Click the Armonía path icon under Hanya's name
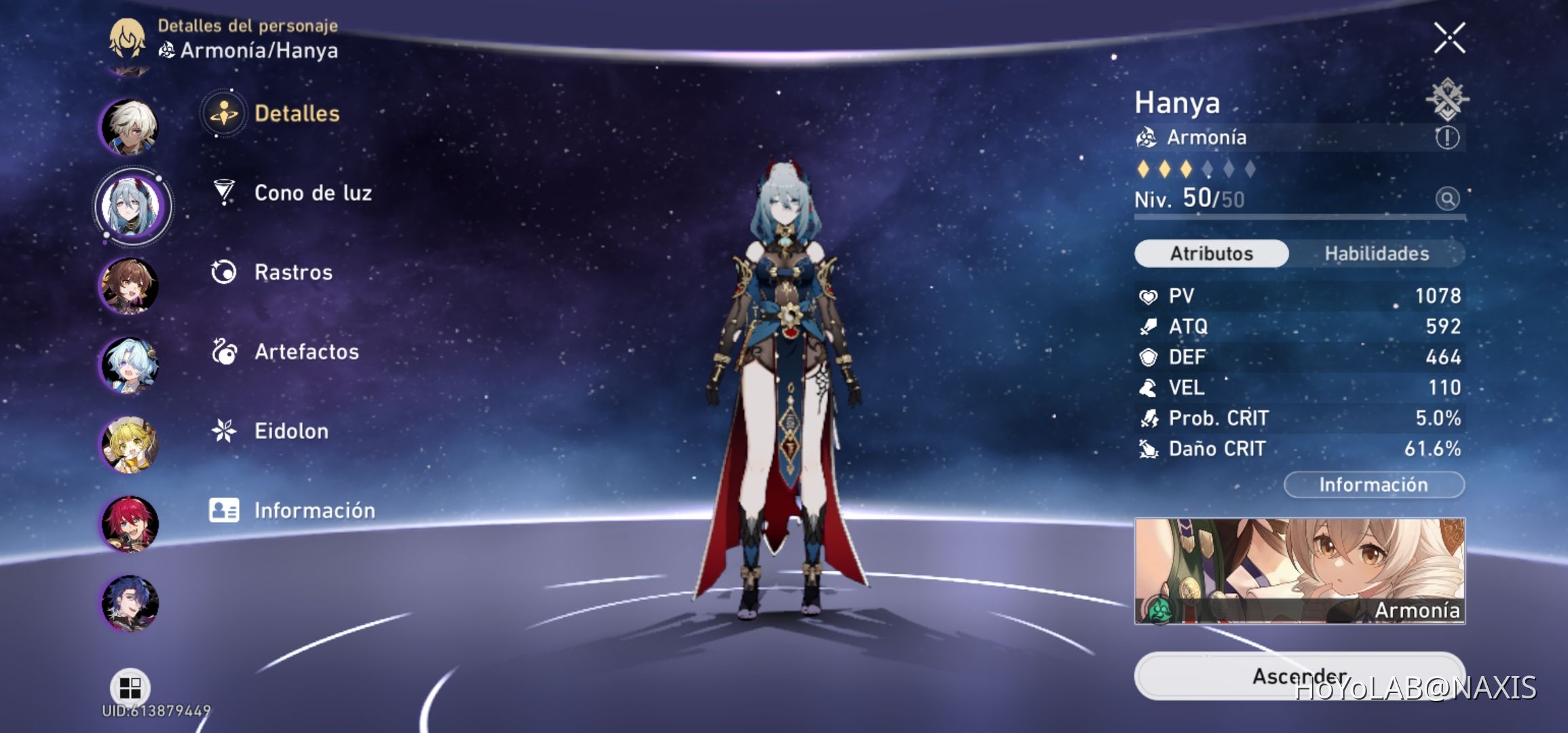 coord(1147,137)
